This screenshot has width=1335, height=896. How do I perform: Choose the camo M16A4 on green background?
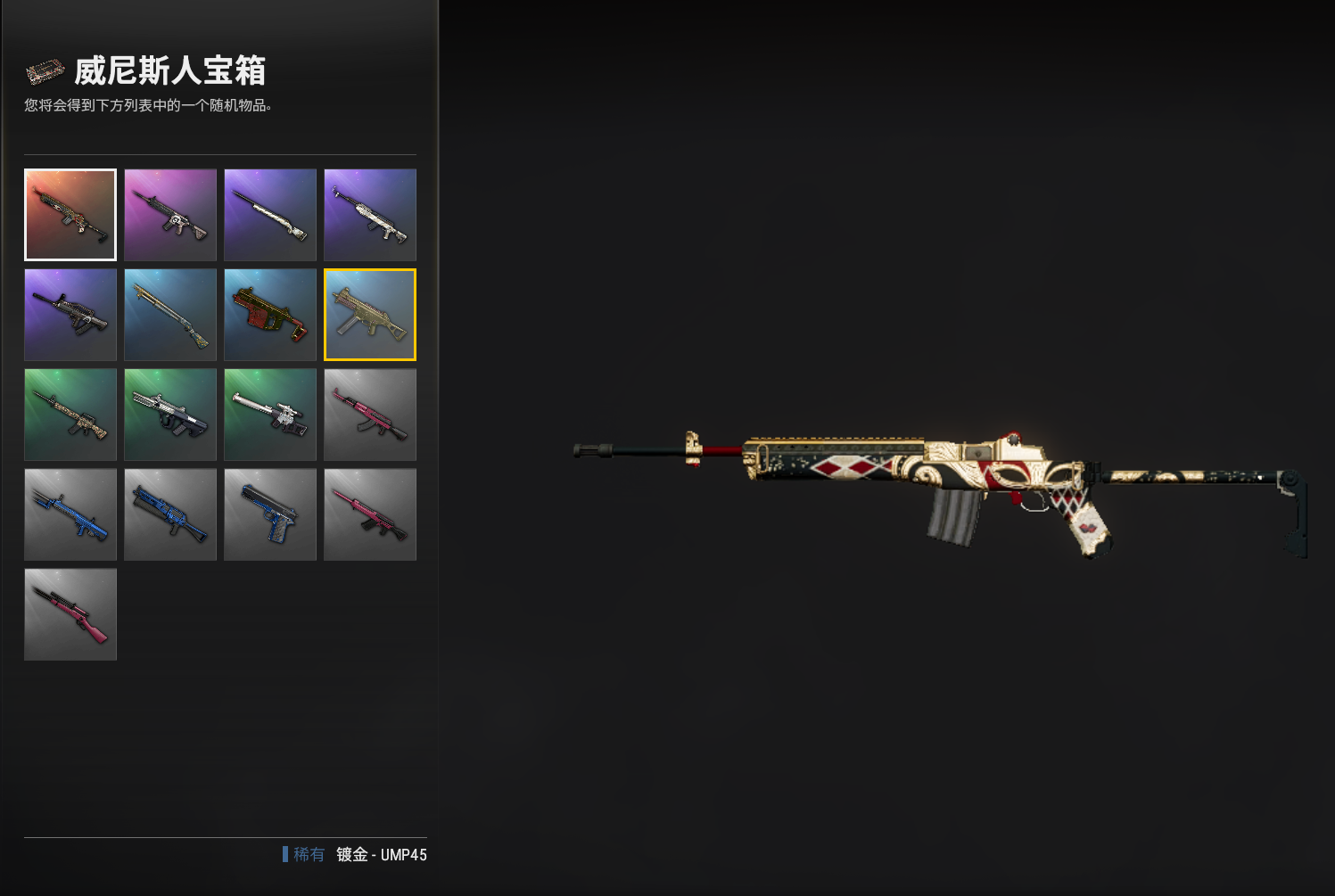point(70,415)
